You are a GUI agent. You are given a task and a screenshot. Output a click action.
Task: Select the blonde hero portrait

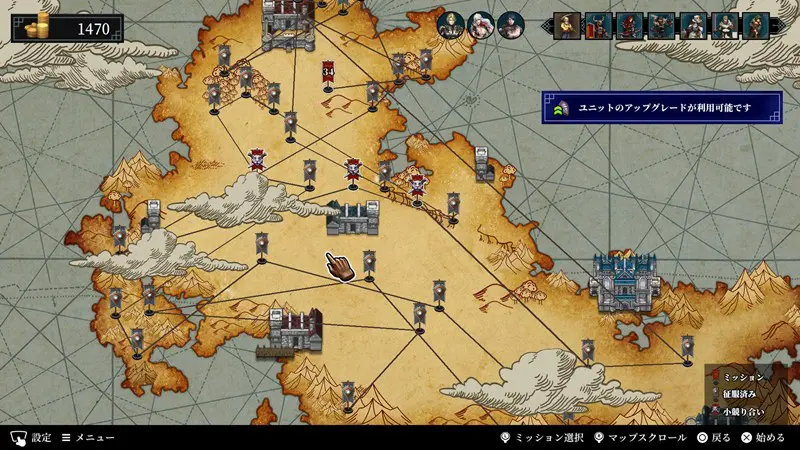point(450,25)
